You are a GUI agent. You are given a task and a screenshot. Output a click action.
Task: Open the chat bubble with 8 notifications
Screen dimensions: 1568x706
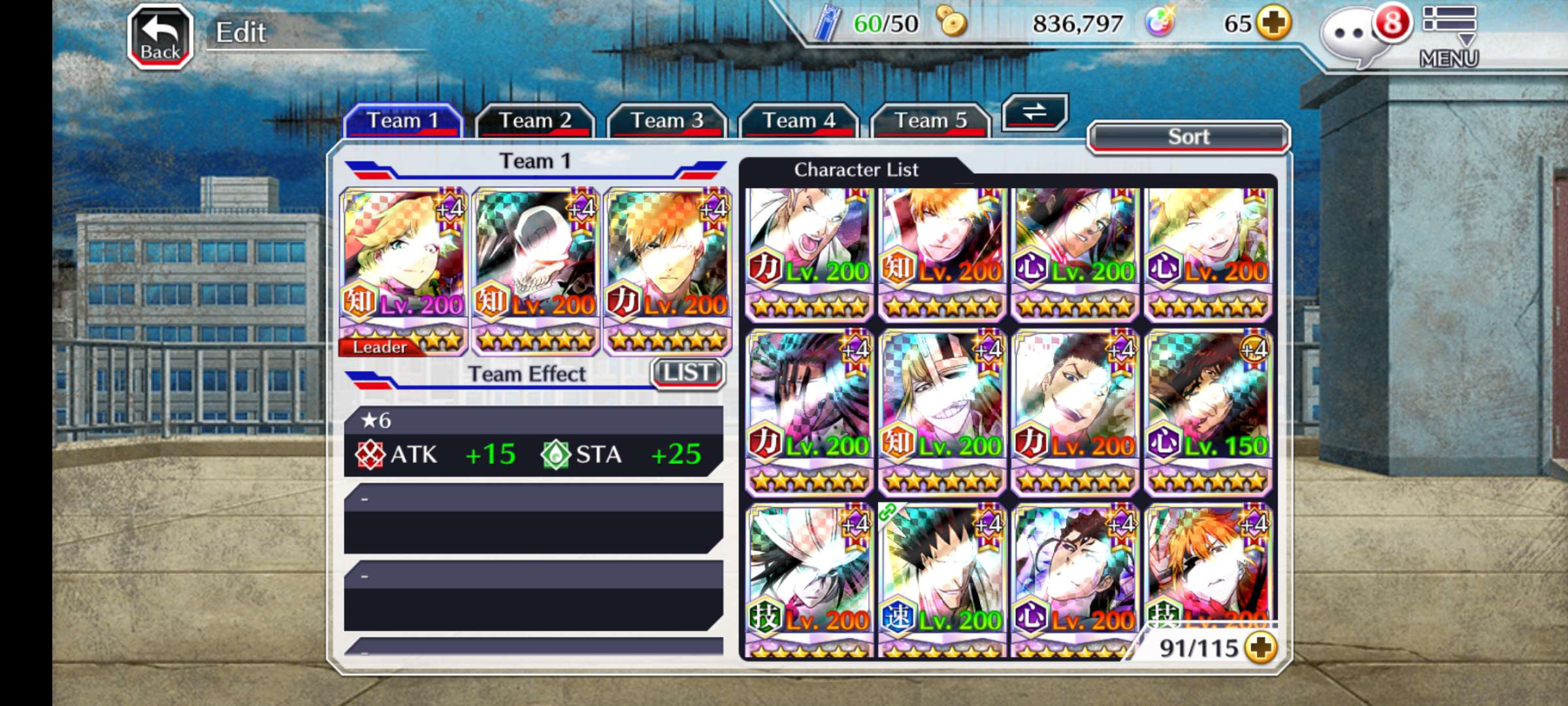click(1356, 36)
